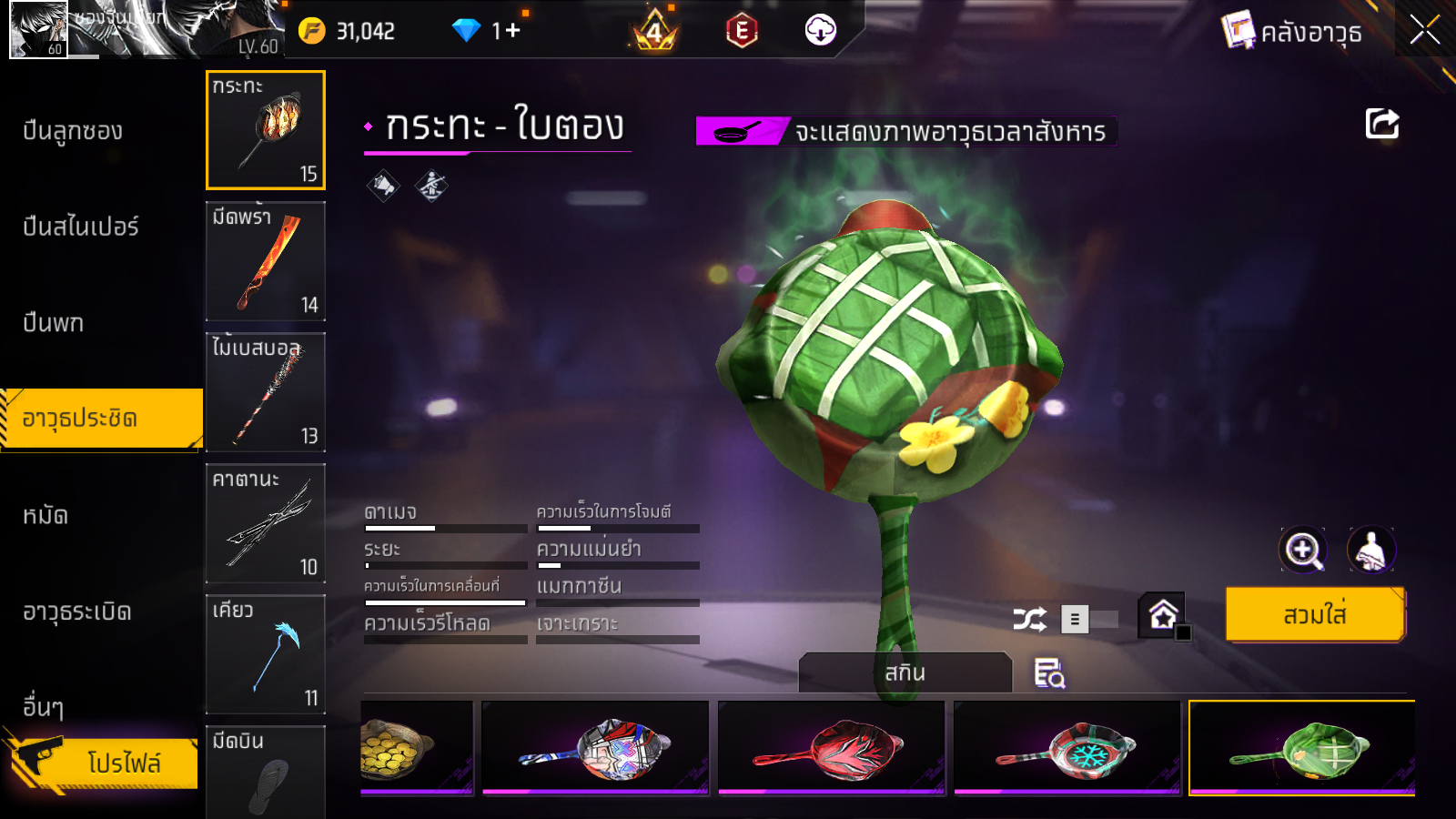Screen dimensions: 1456x819
Task: Pick the ไม้เบสบอล weapon tile
Action: (265, 392)
